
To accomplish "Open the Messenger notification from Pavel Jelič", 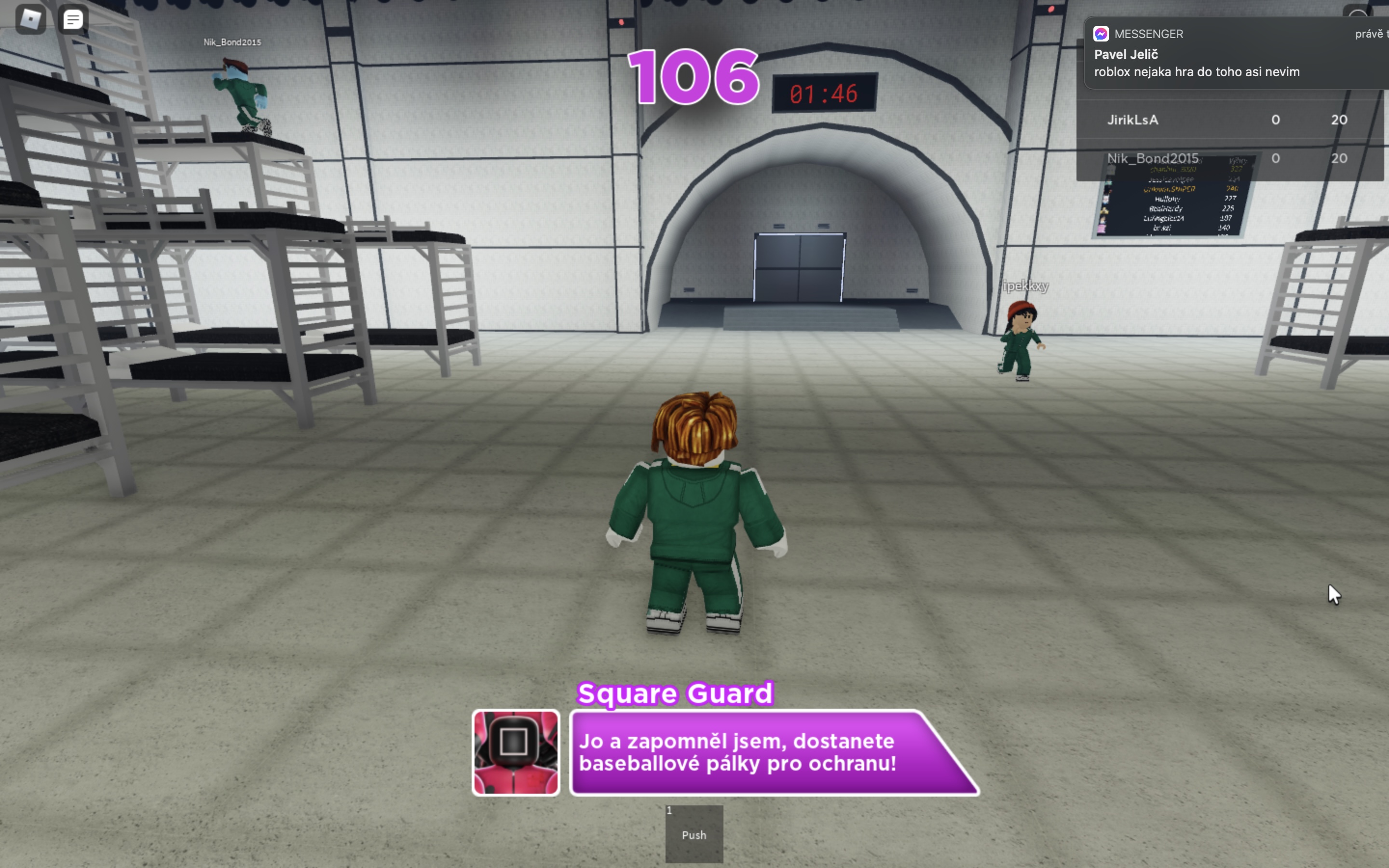I will 1234,54.
